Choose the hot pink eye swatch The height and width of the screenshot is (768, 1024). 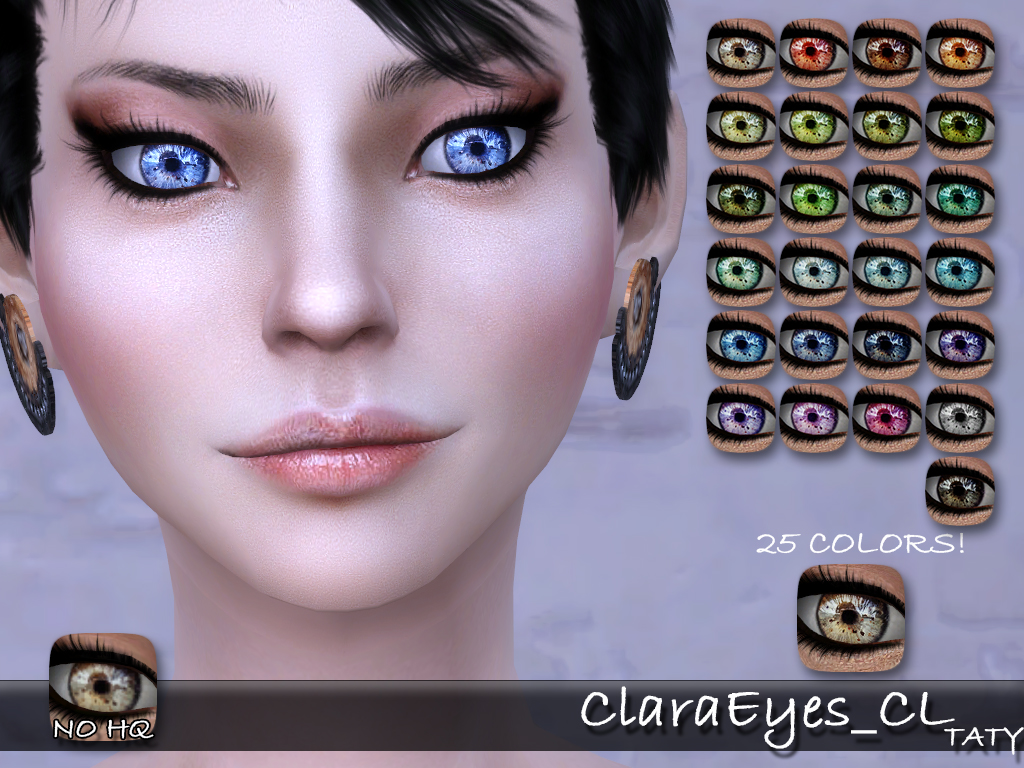pyautogui.click(x=886, y=417)
